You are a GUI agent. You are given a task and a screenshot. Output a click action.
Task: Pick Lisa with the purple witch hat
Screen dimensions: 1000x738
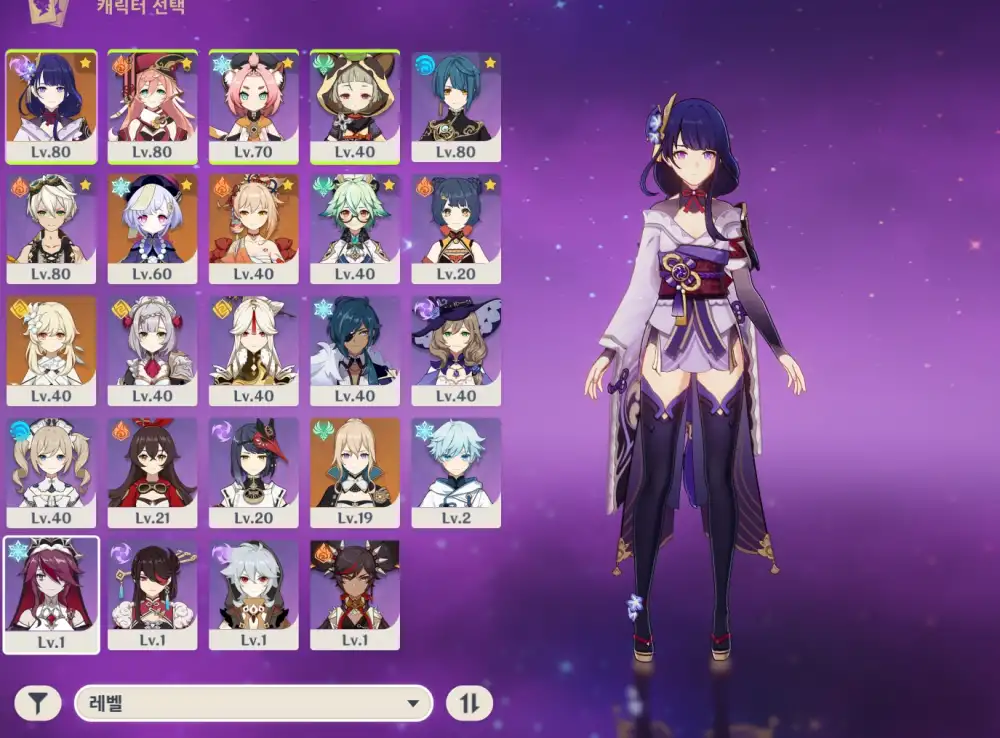point(456,350)
